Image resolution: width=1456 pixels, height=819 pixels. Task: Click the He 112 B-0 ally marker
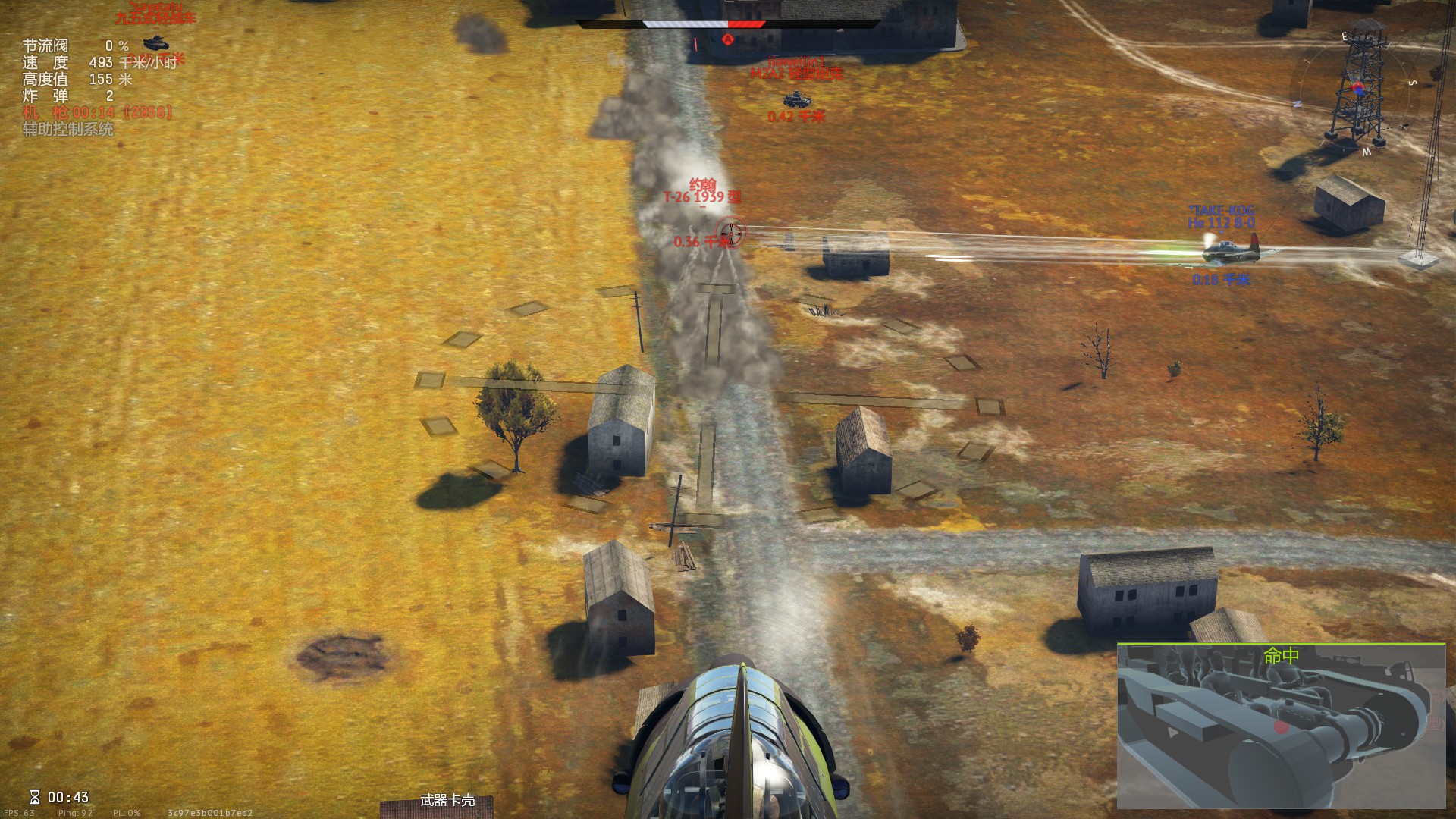(x=1220, y=248)
